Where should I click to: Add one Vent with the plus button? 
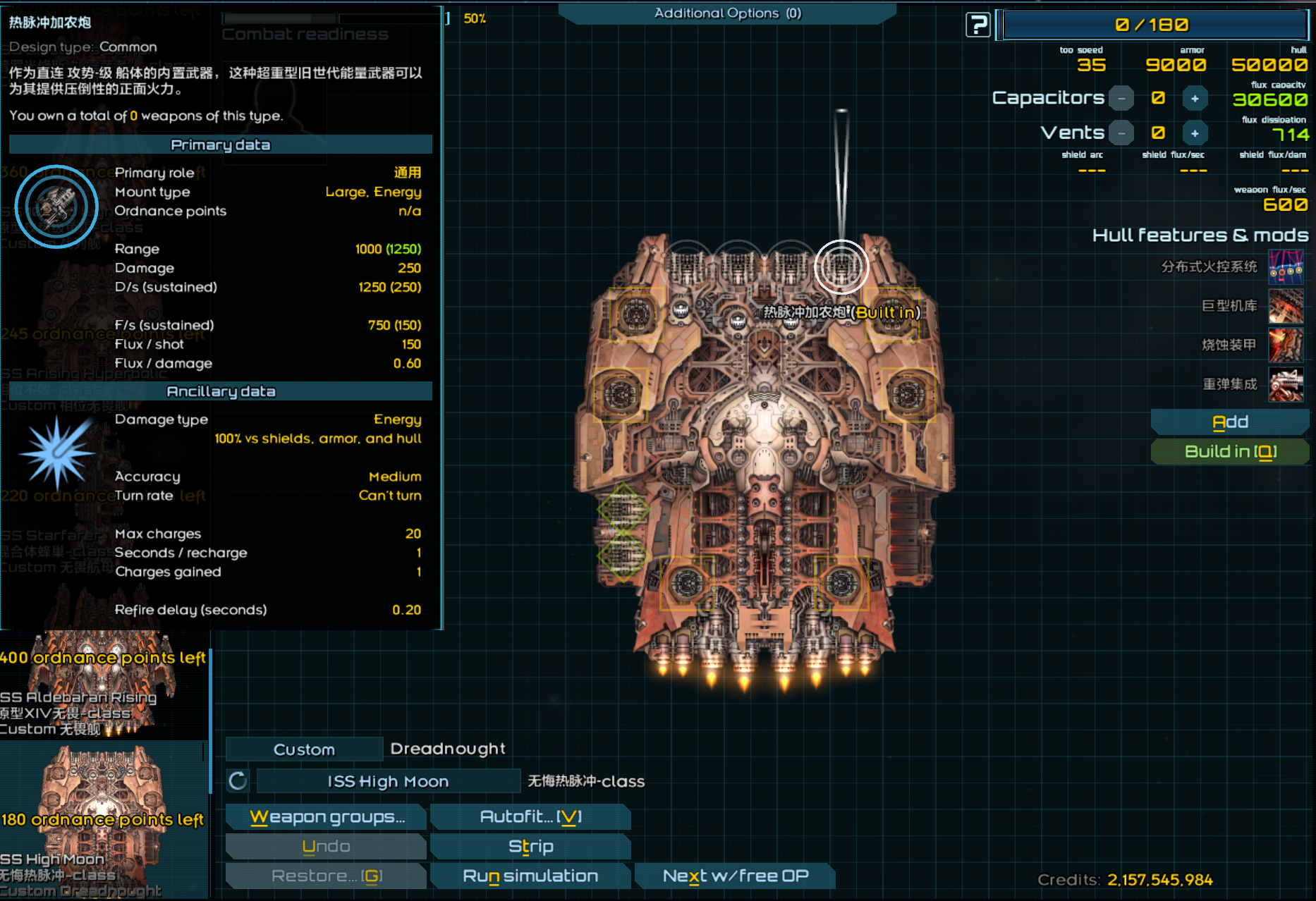[1195, 133]
